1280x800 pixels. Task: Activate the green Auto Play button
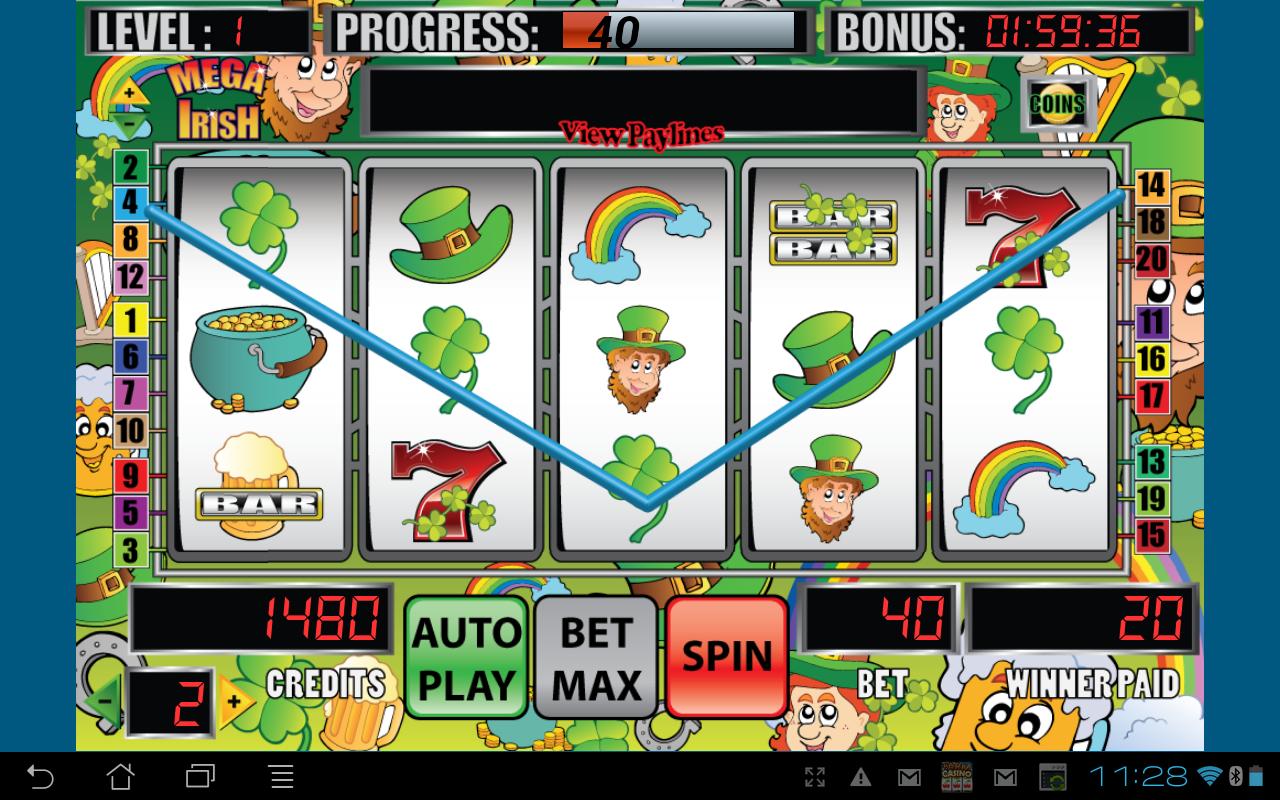(x=467, y=656)
